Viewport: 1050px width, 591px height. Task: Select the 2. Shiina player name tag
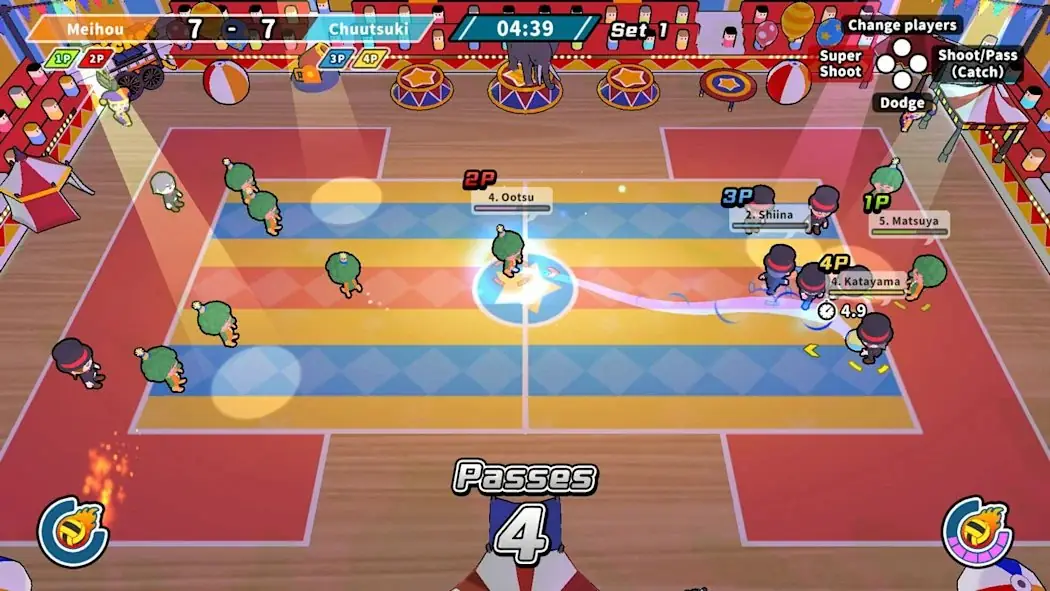[768, 214]
